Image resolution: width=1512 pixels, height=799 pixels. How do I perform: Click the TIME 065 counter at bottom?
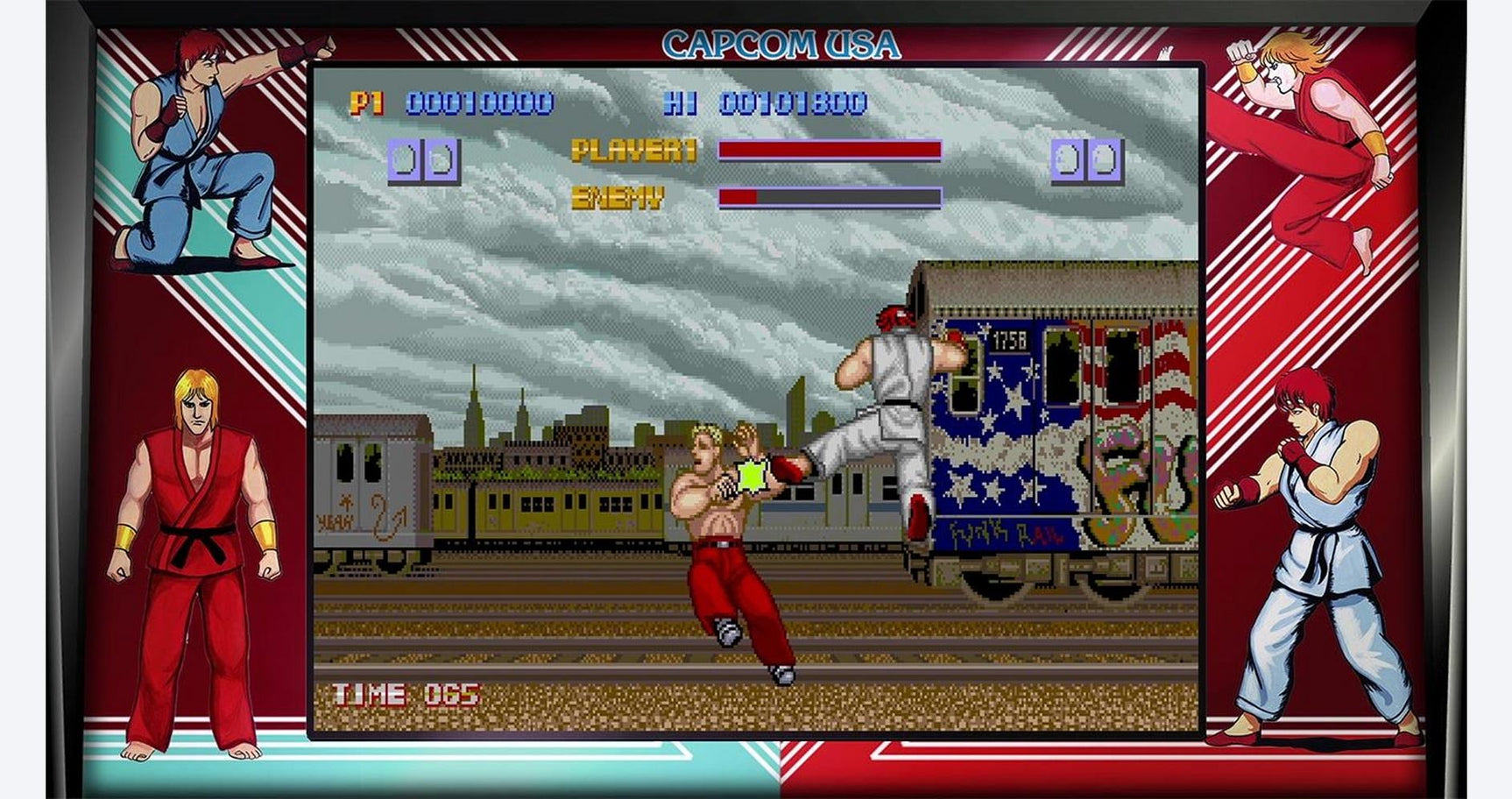(x=405, y=693)
